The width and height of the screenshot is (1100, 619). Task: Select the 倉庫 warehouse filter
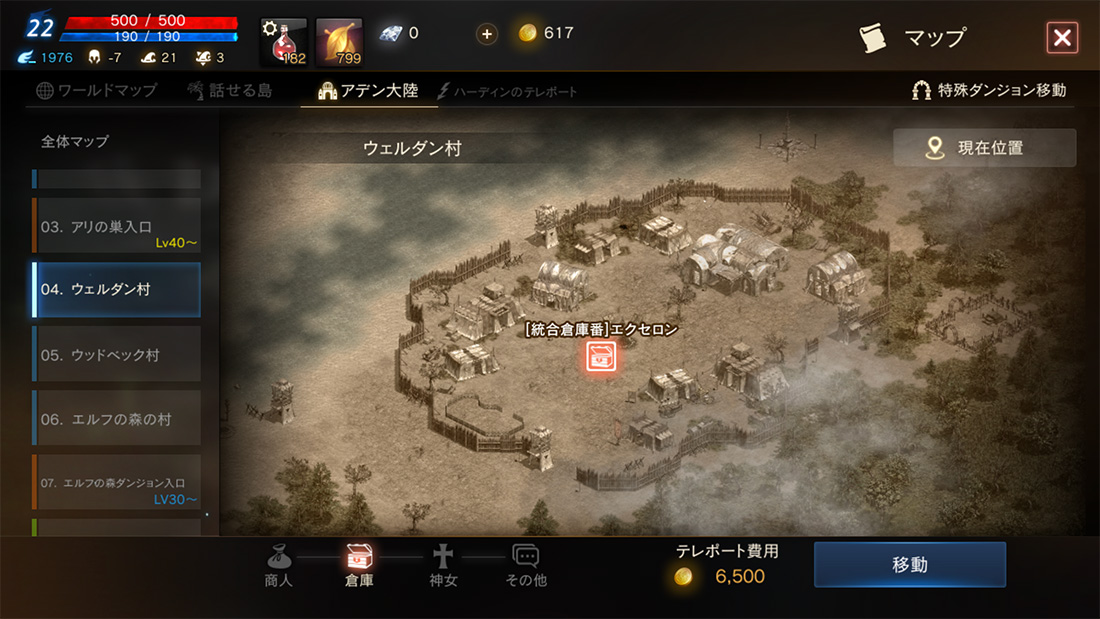point(359,566)
